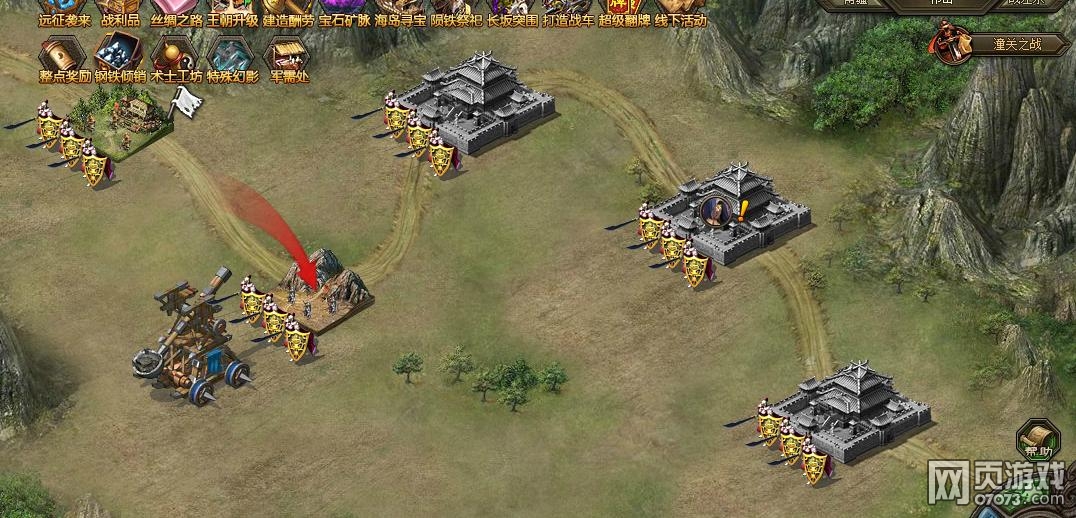Open the 丝绸之路 event
The height and width of the screenshot is (518, 1076).
(x=176, y=10)
